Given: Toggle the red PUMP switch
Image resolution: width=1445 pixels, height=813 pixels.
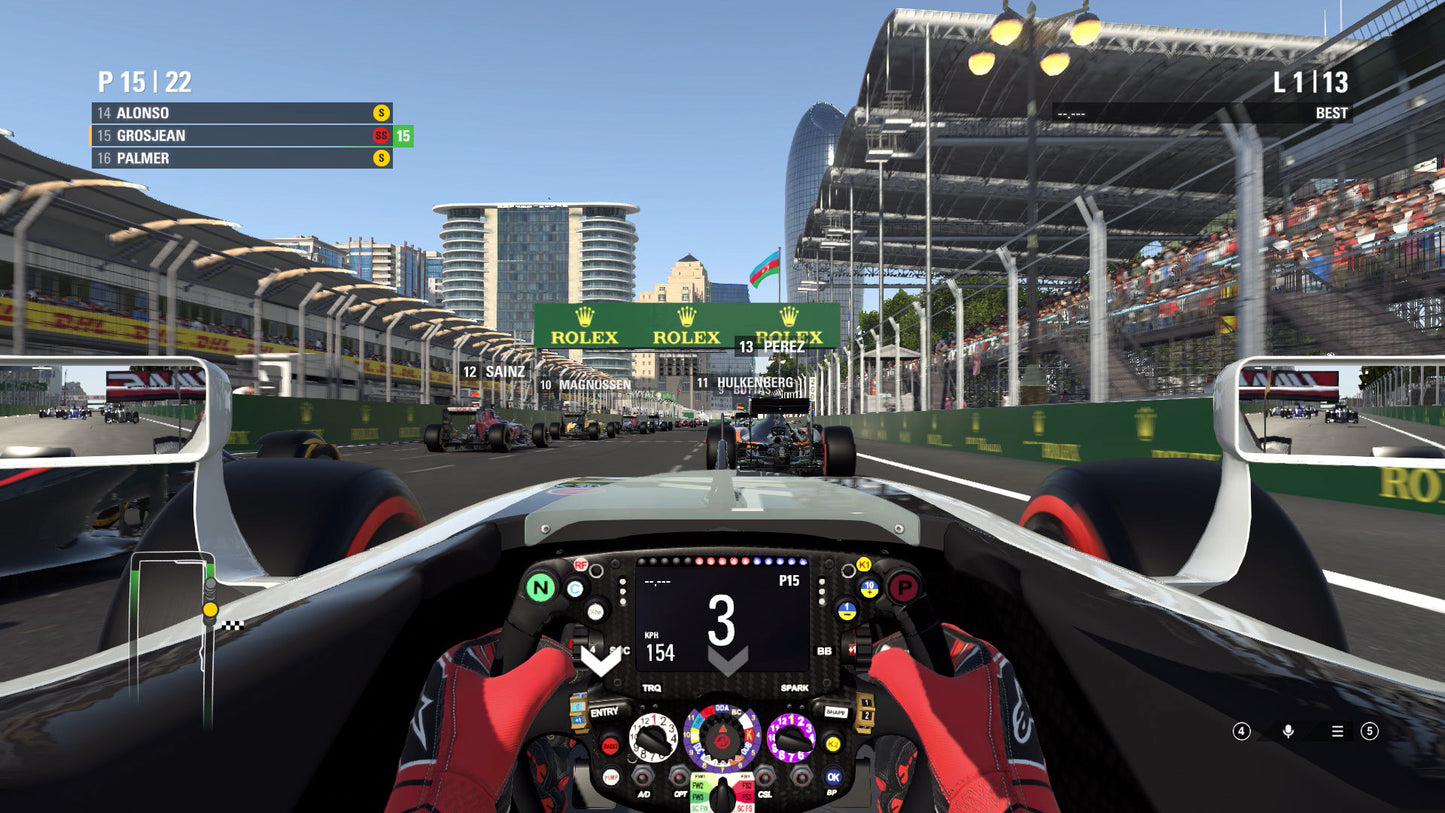Looking at the screenshot, I should coord(611,777).
